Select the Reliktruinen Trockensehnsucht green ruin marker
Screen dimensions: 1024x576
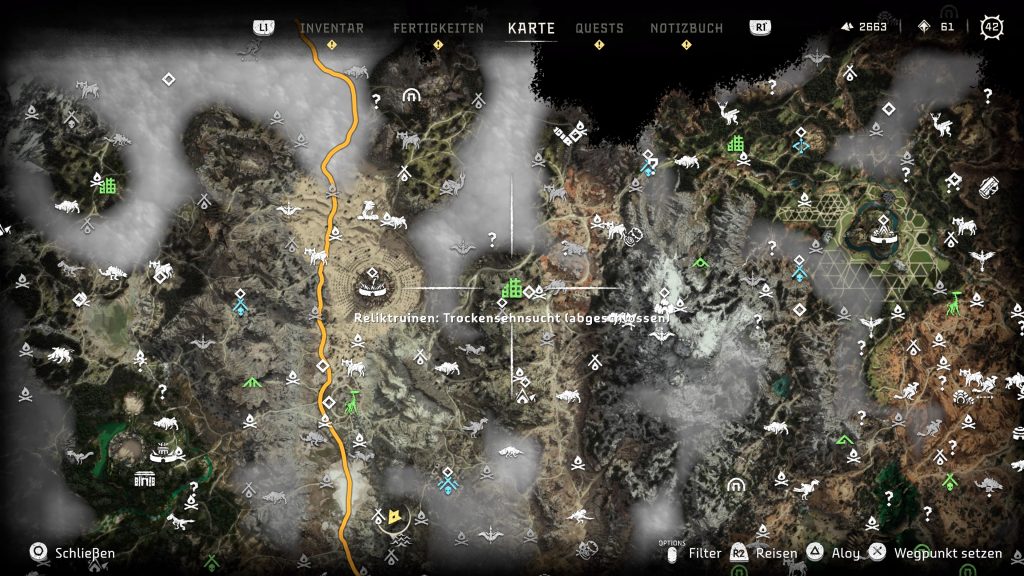point(513,288)
